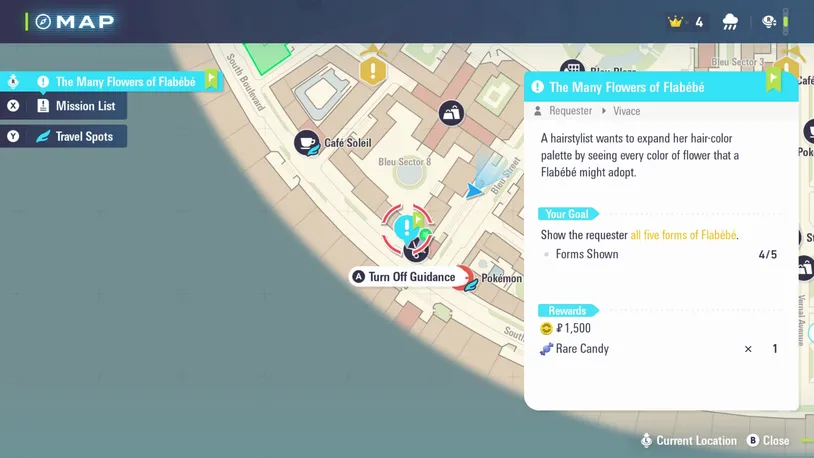Select the Café Soleil map marker
The height and width of the screenshot is (458, 814).
pyautogui.click(x=308, y=144)
